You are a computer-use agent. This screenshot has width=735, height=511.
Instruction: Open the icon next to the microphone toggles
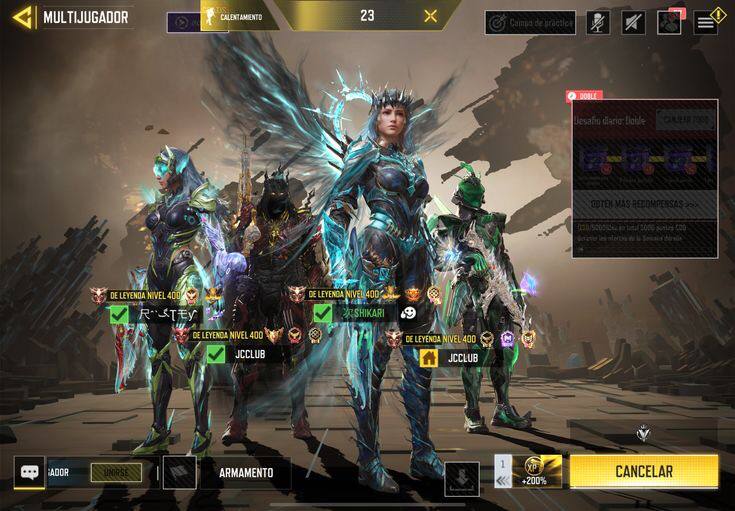point(669,22)
